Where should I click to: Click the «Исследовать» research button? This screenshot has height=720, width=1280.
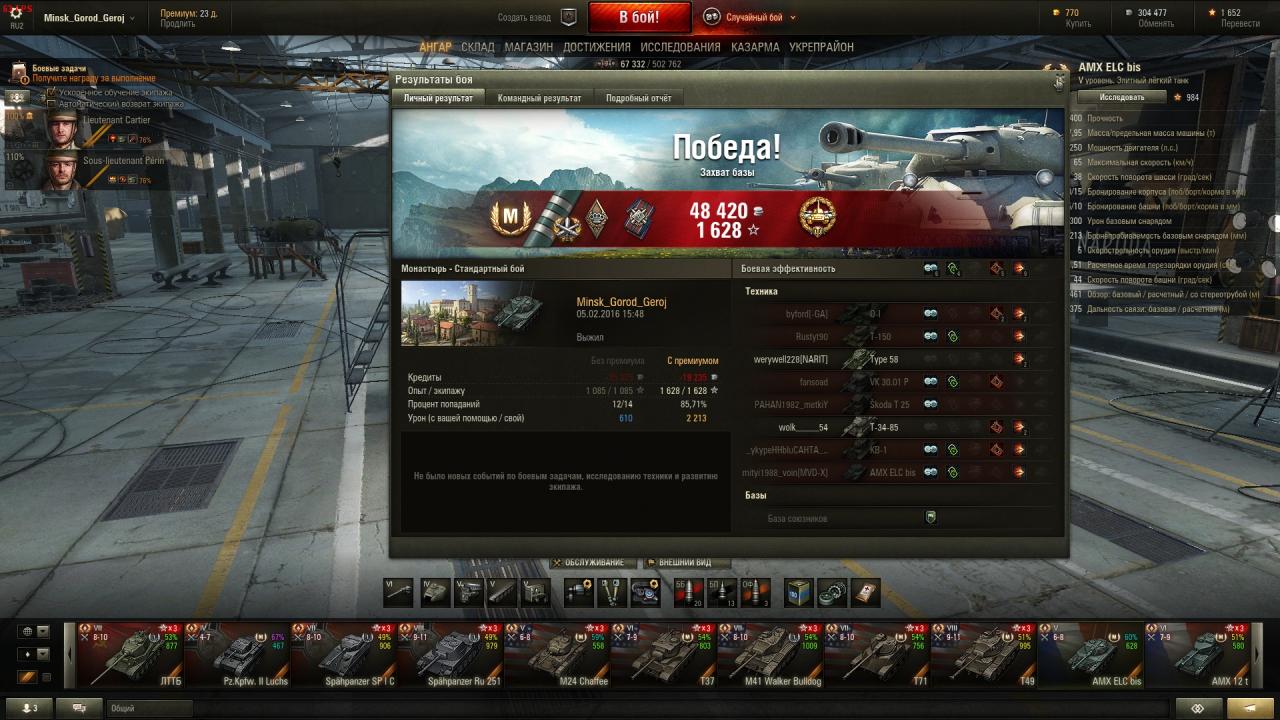point(1122,97)
